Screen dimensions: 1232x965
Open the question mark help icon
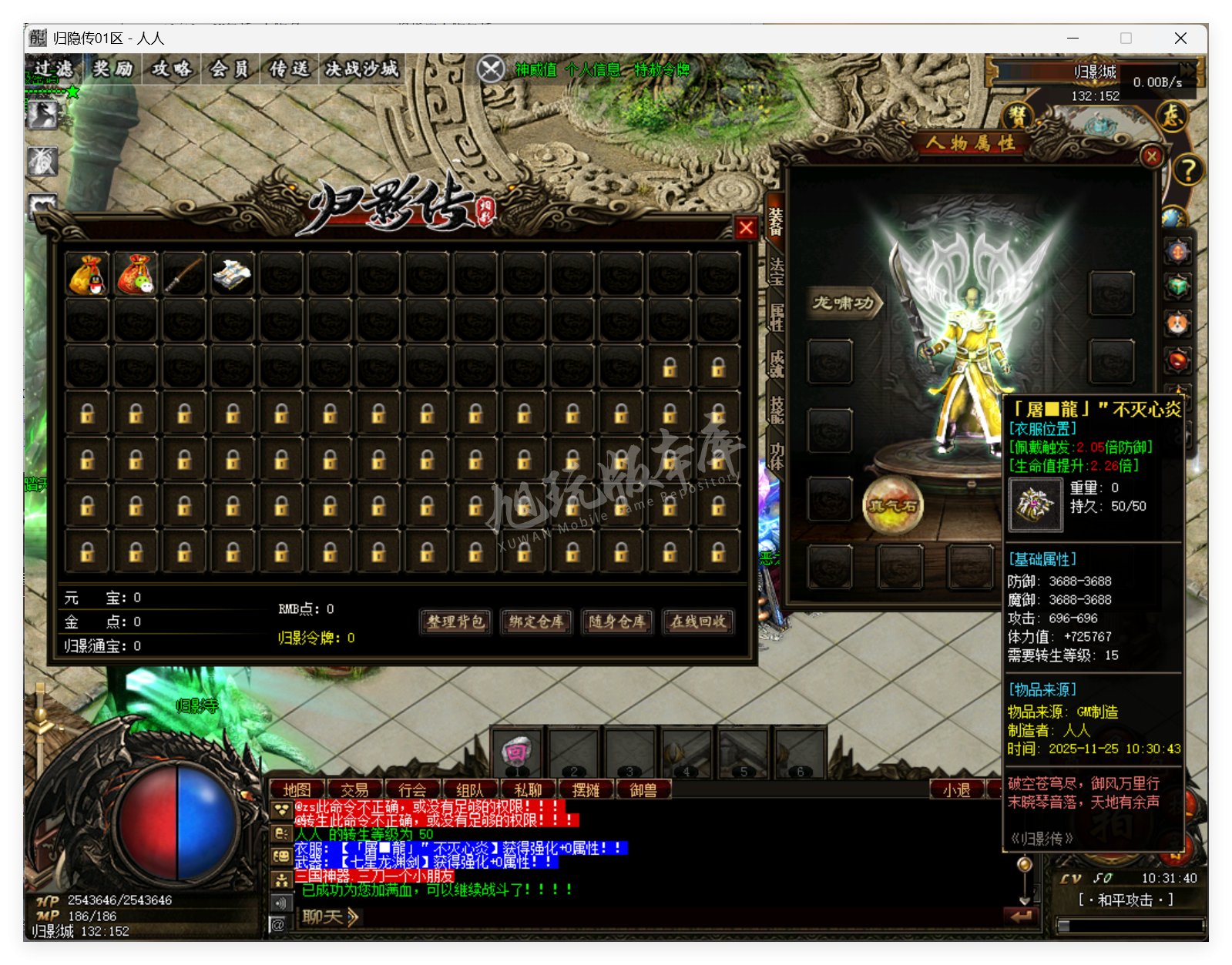point(1188,168)
